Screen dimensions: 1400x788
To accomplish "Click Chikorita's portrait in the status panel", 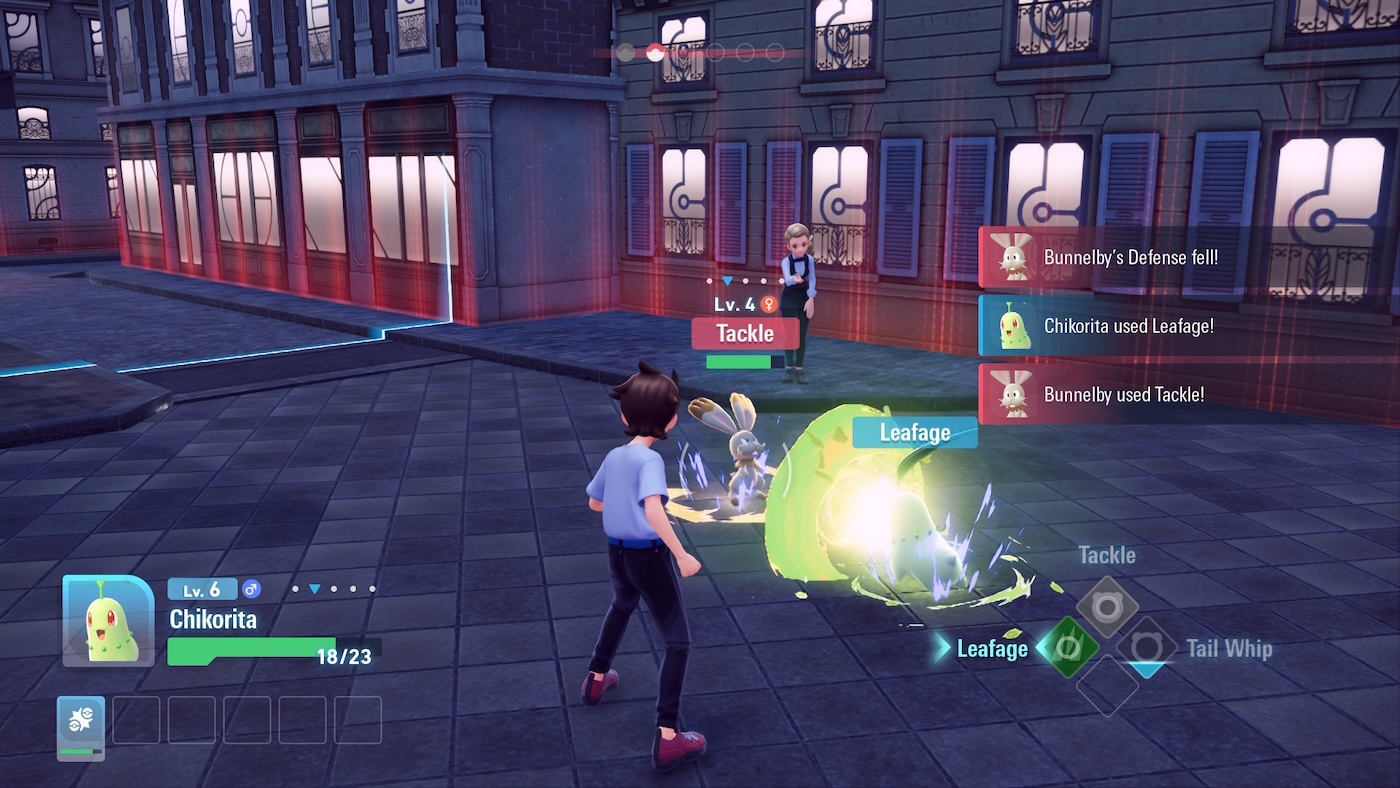I will click(x=109, y=621).
